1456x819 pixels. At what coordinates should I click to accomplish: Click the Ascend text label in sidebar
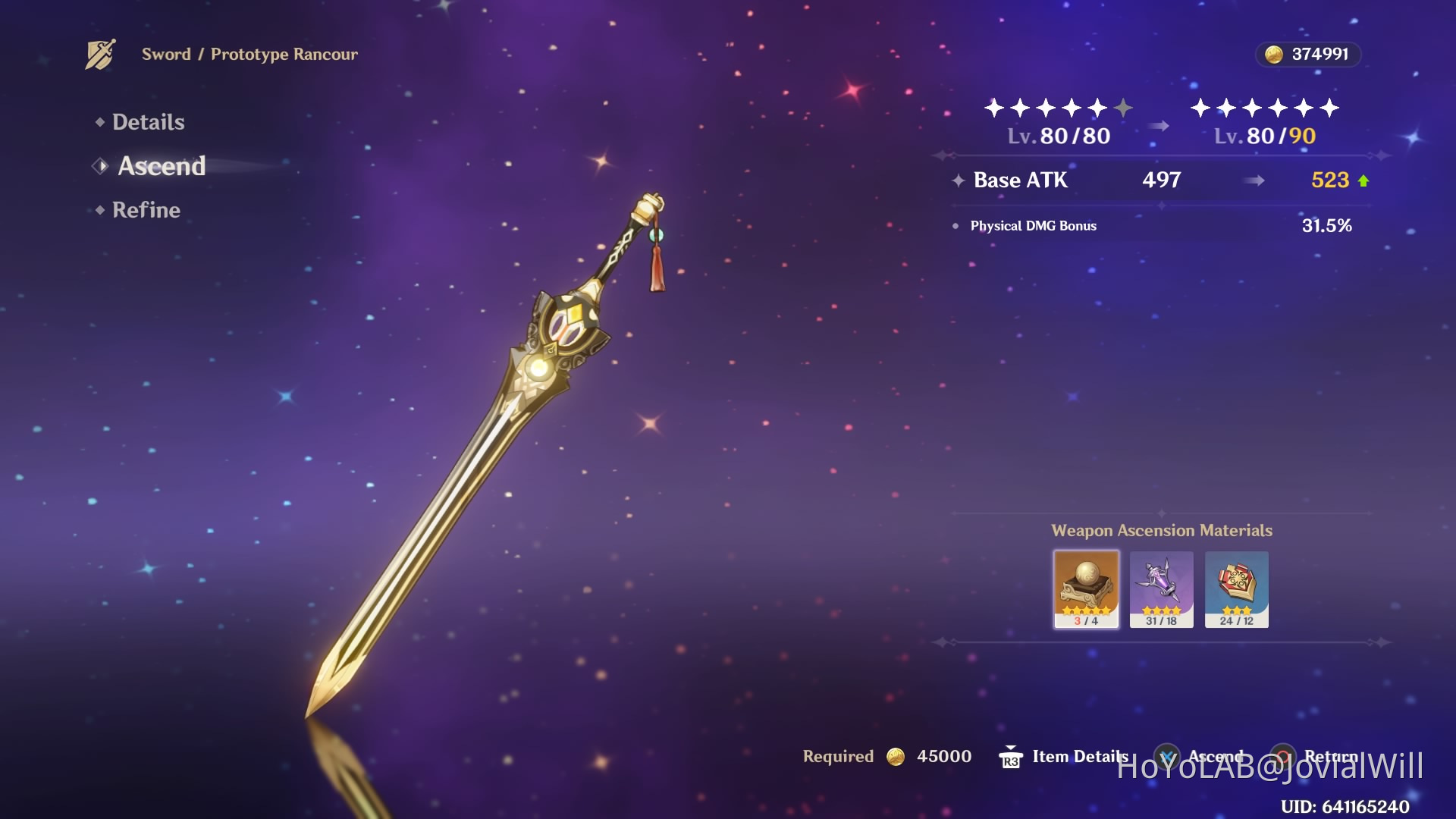(162, 166)
